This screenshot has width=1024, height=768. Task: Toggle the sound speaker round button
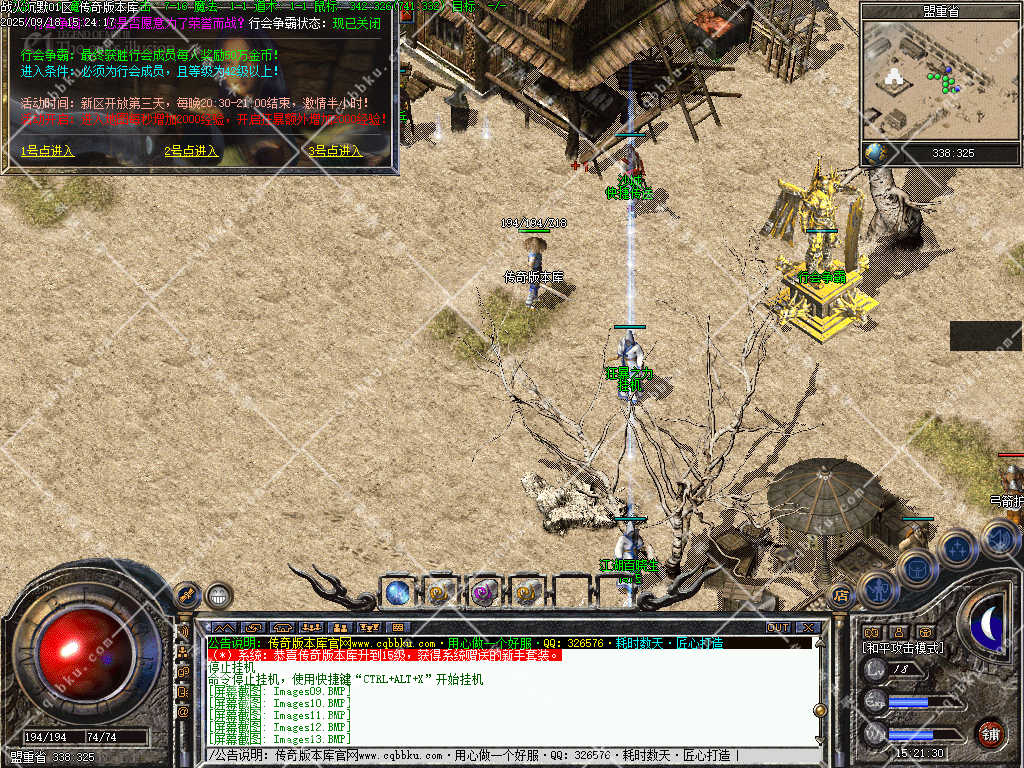pos(998,538)
